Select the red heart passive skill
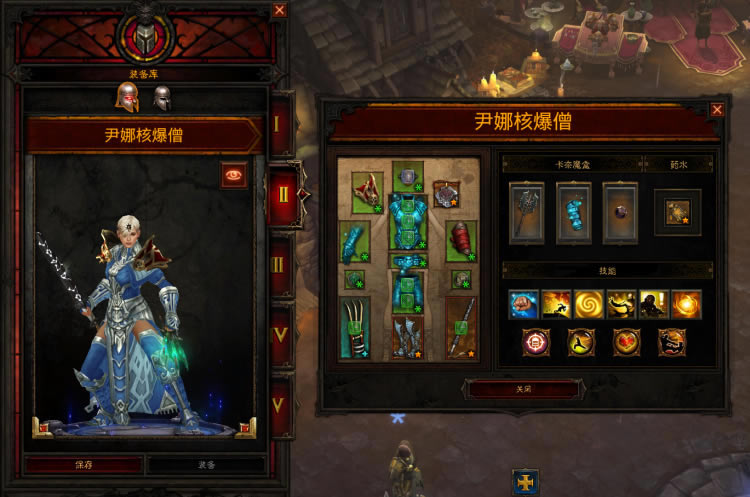 627,342
